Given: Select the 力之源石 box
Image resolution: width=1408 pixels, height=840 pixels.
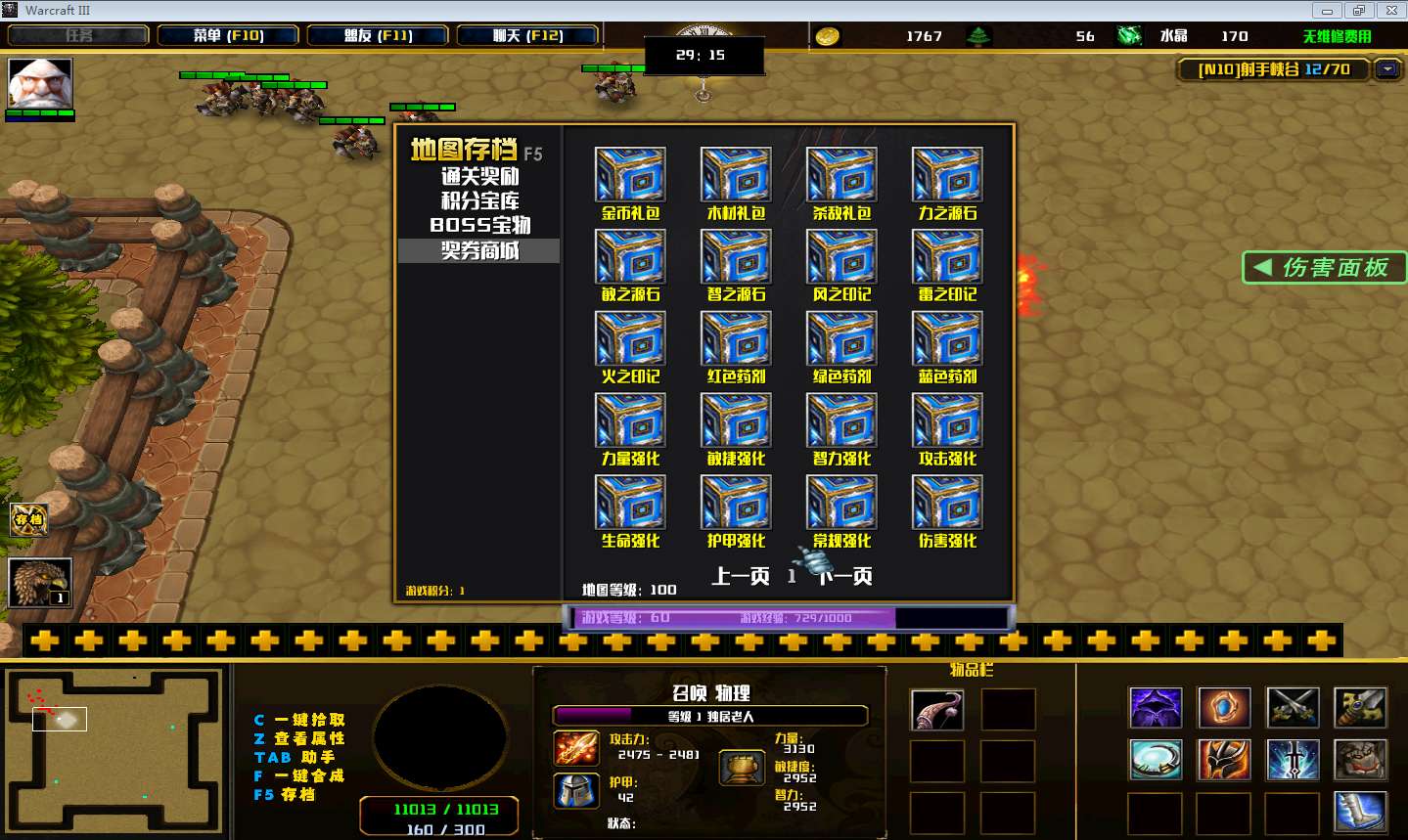Looking at the screenshot, I should (947, 175).
